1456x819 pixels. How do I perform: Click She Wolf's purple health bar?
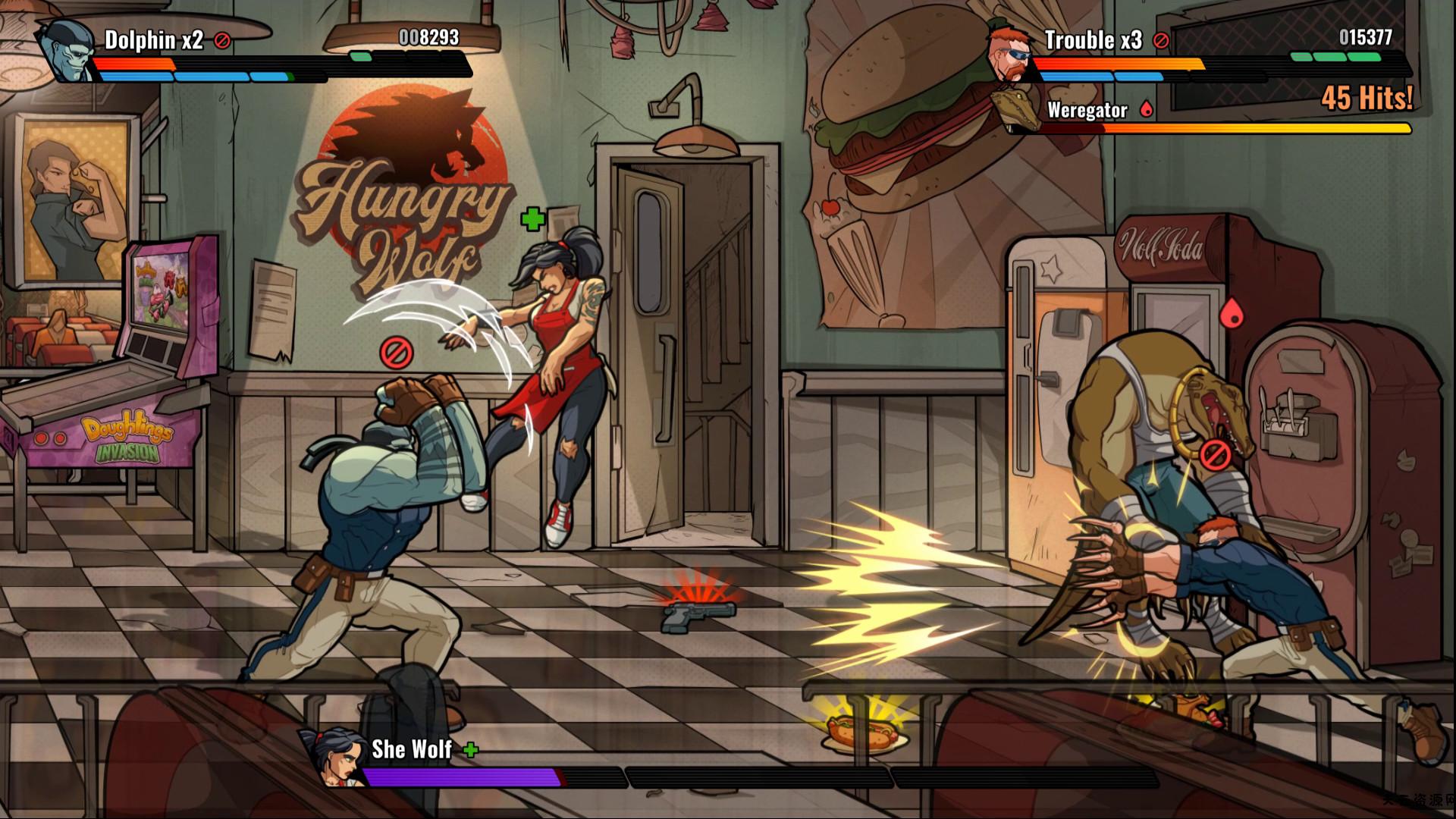click(x=455, y=773)
